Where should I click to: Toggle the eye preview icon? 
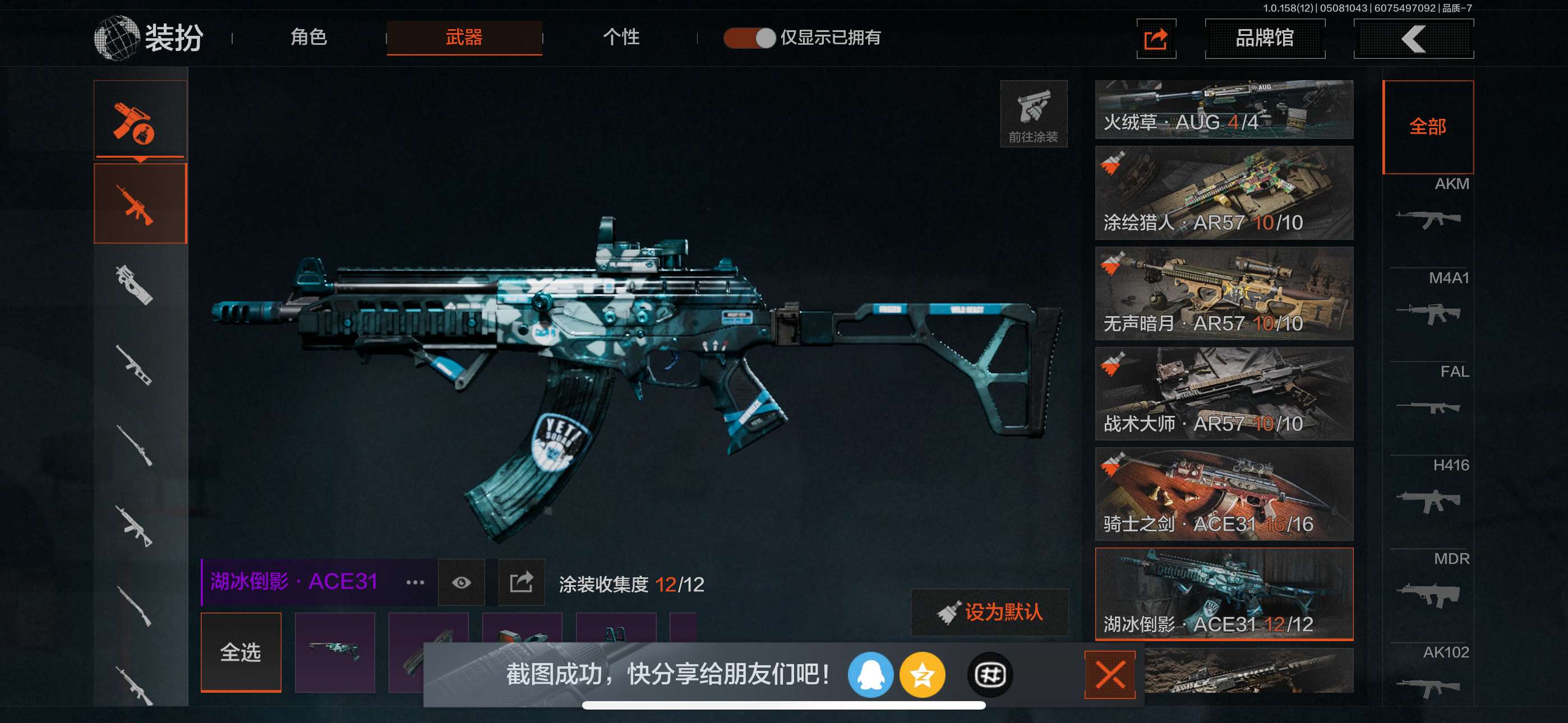coord(462,582)
